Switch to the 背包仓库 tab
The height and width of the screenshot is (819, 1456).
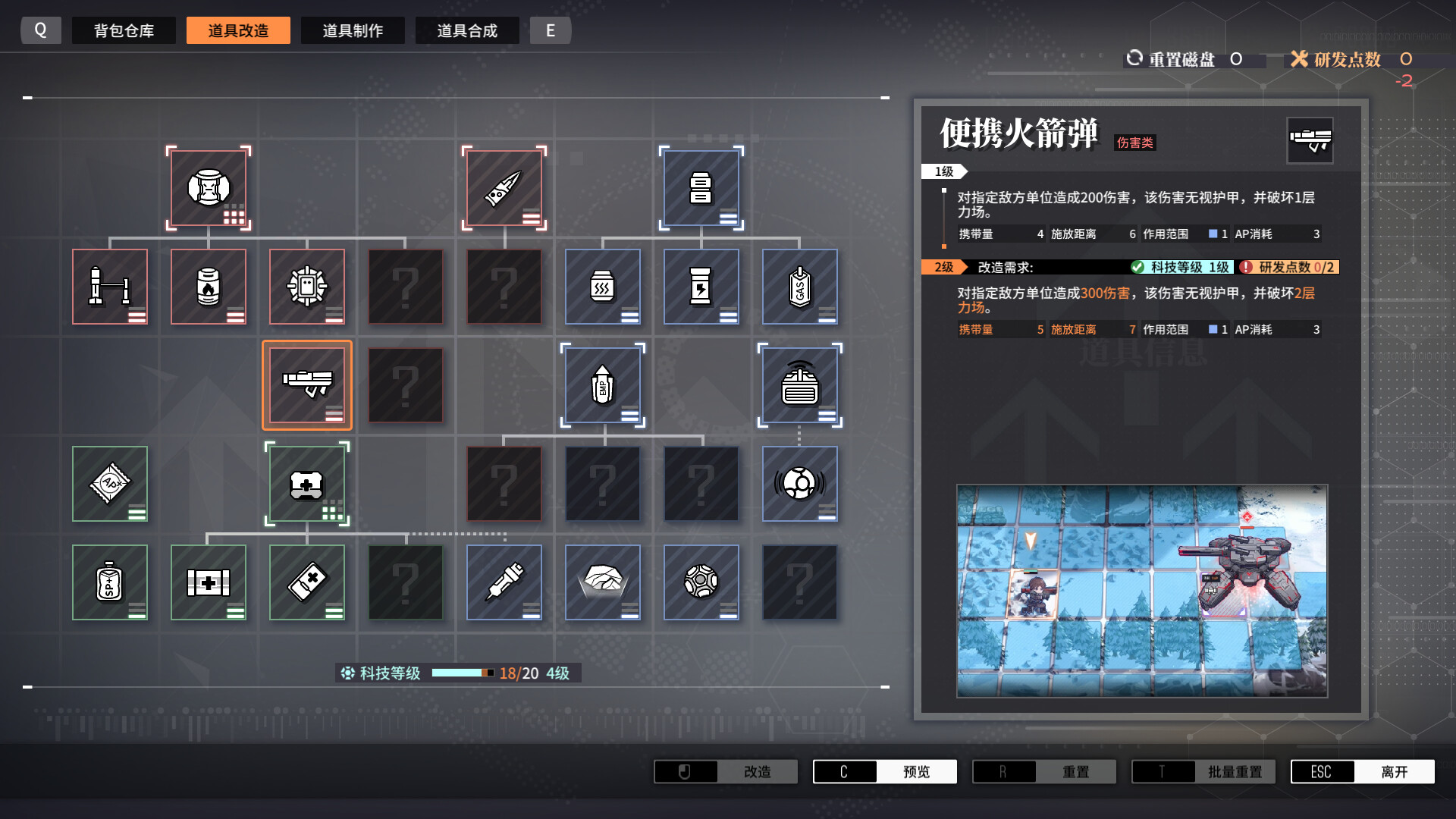point(124,30)
